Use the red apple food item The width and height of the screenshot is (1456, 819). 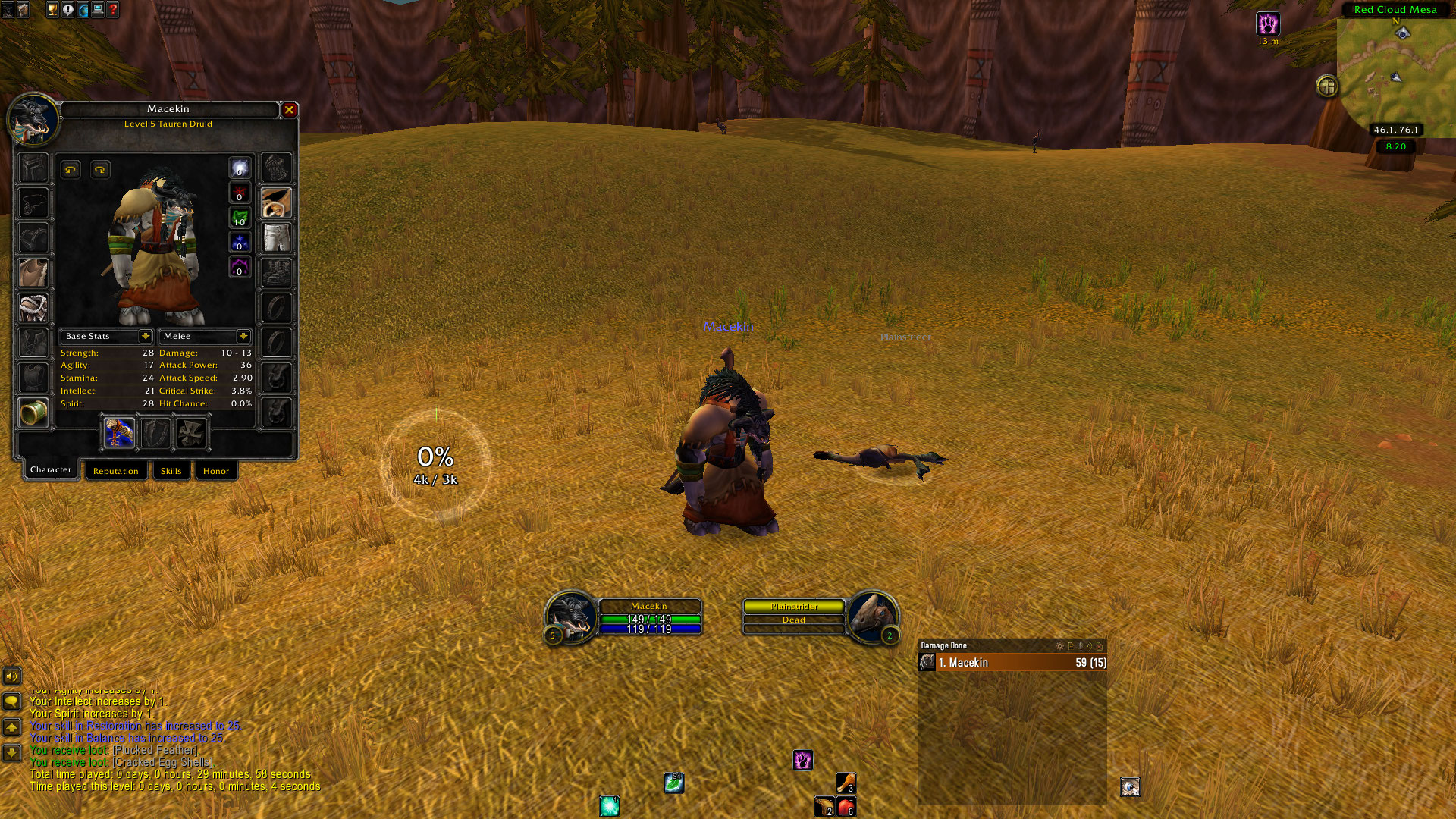[846, 806]
